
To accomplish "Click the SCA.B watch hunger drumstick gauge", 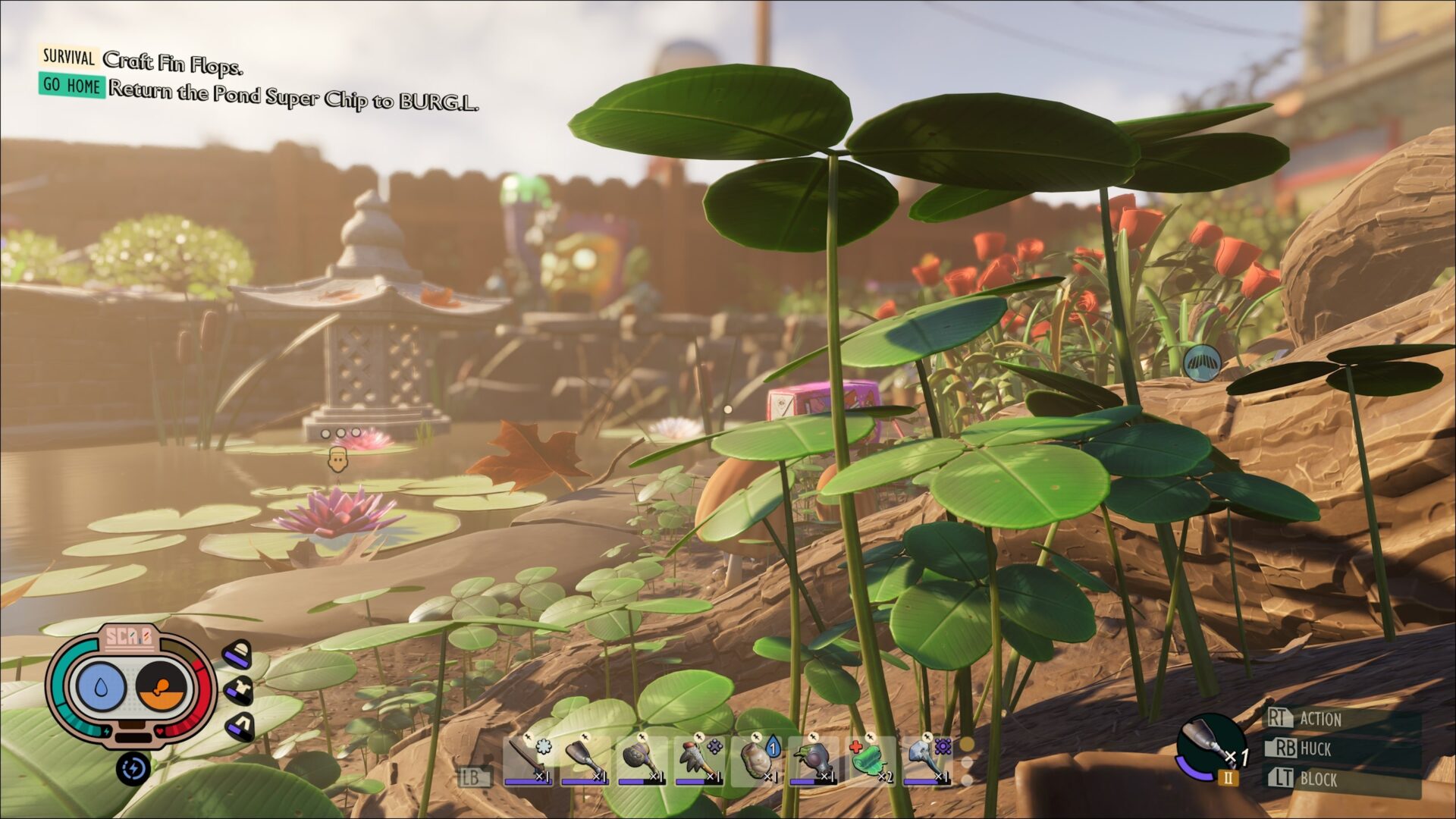I will tap(162, 688).
